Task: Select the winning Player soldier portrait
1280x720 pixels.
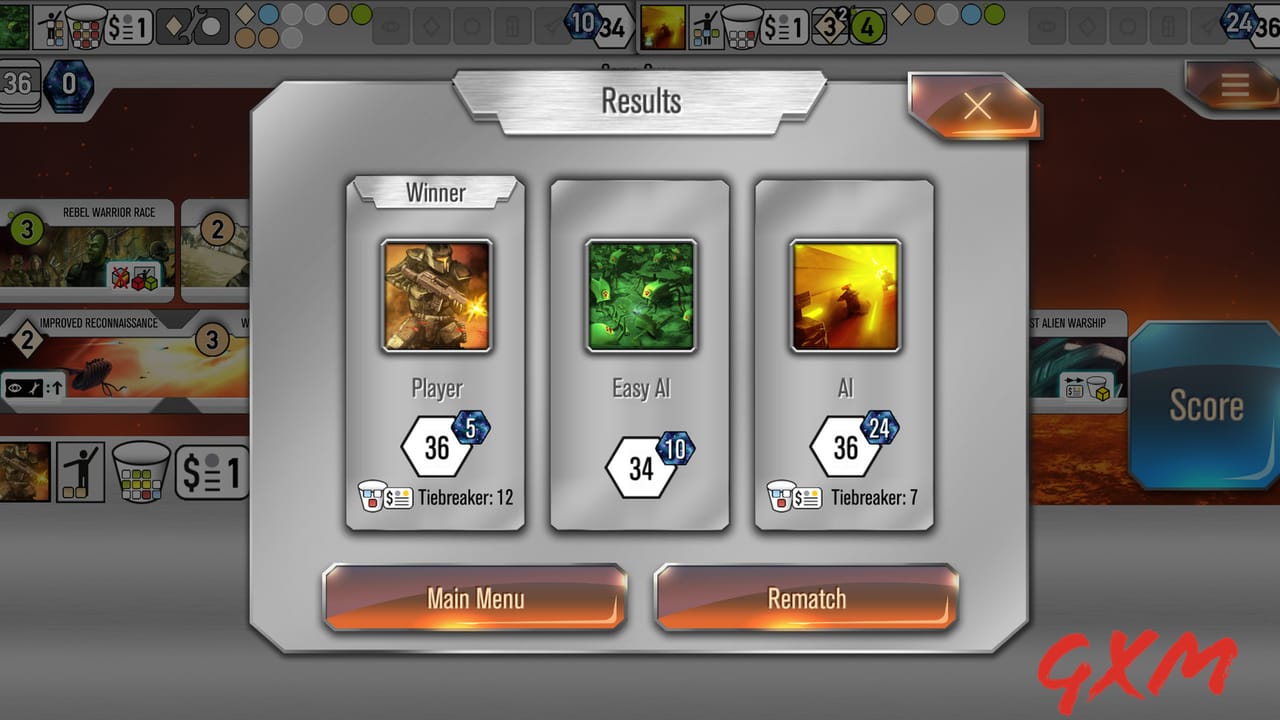Action: pyautogui.click(x=436, y=295)
